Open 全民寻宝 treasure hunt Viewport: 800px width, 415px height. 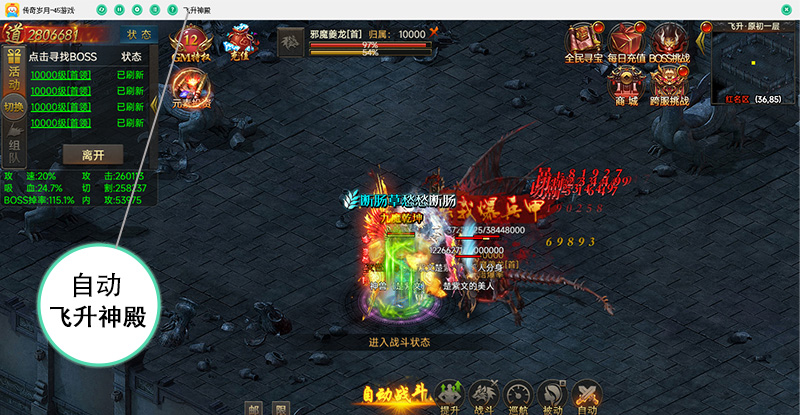pyautogui.click(x=585, y=45)
